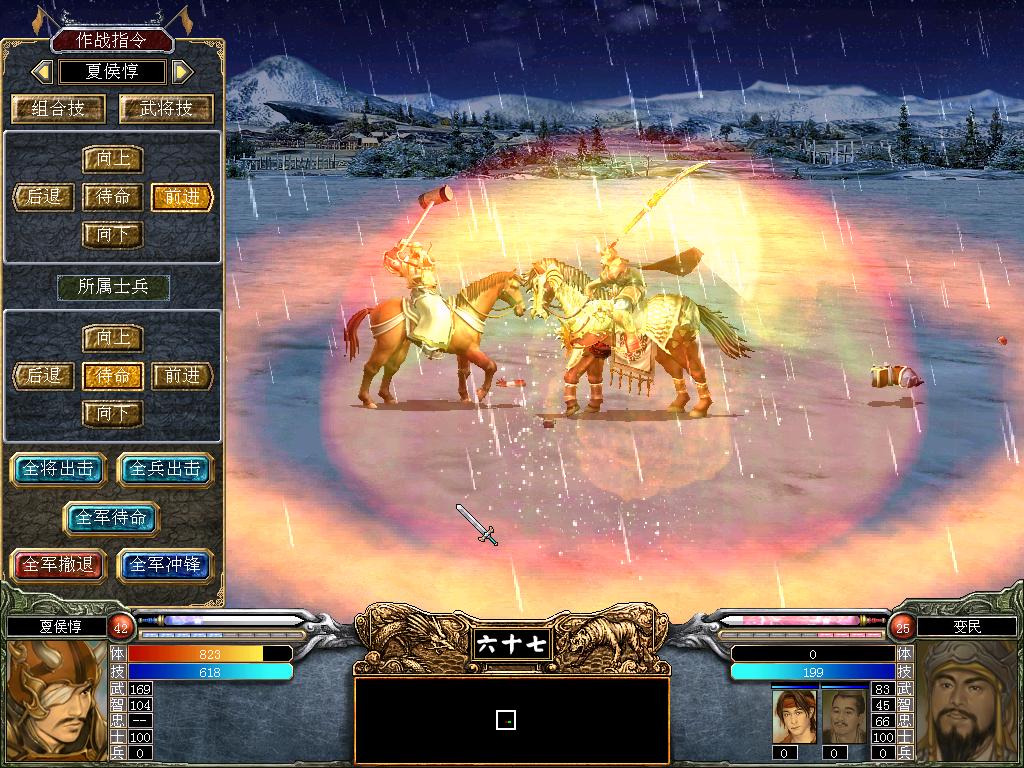1024x768 pixels.
Task: Open the 组合技 combo skill menu
Action: [x=59, y=109]
